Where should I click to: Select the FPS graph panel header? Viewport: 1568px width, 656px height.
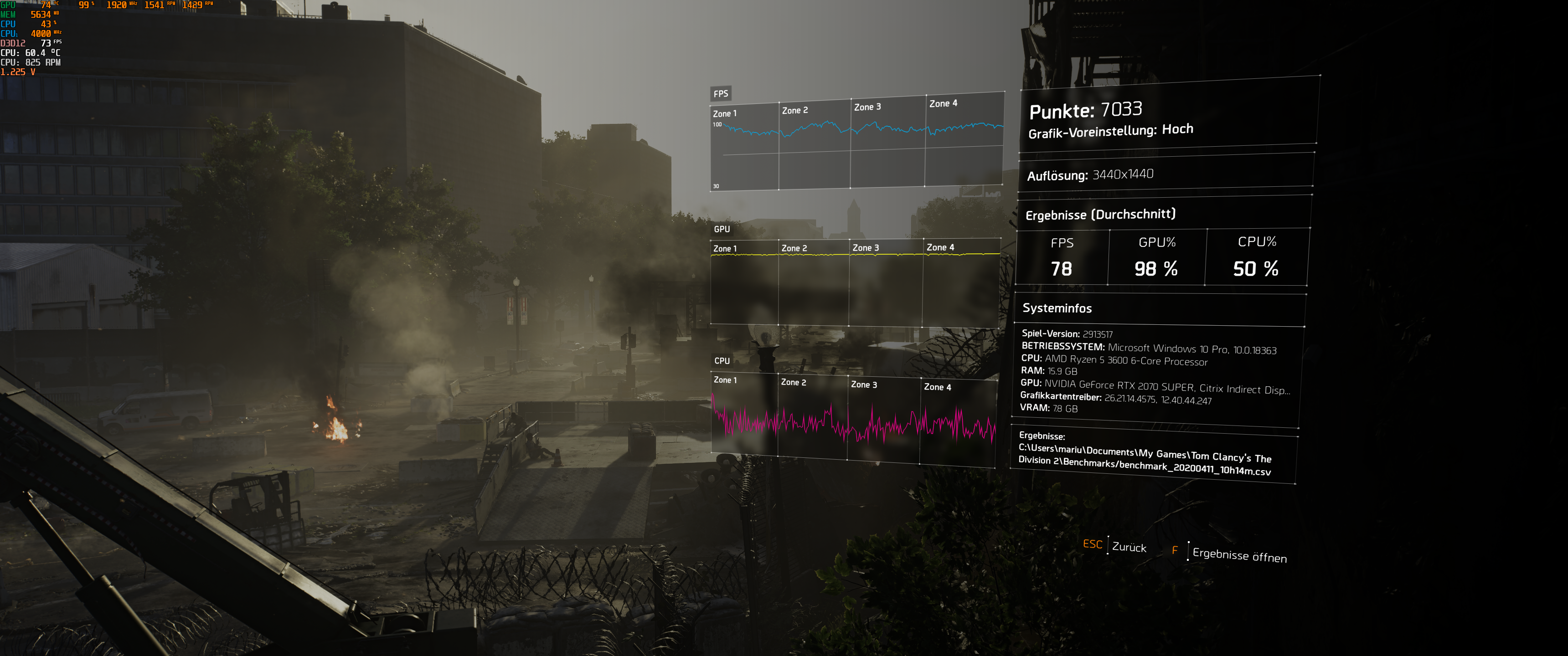721,94
